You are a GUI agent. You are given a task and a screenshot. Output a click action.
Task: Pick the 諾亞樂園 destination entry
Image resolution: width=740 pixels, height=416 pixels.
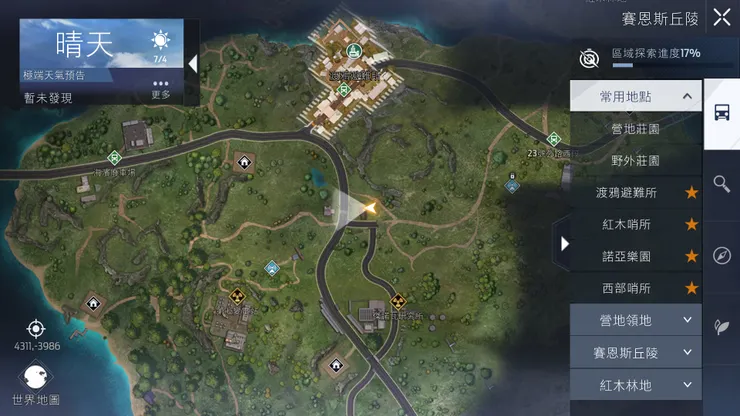click(635, 256)
